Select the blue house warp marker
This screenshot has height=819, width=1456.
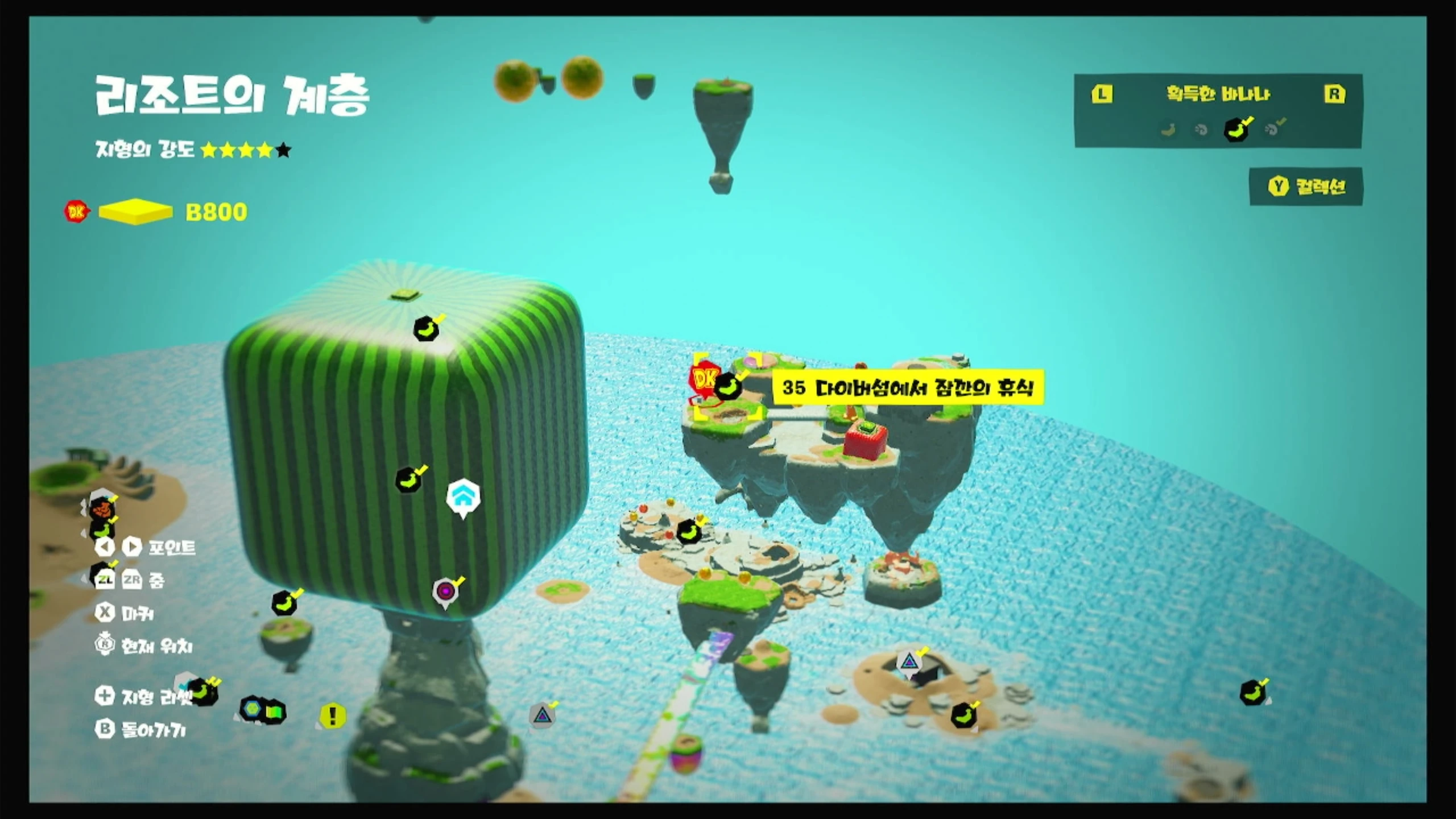point(463,497)
